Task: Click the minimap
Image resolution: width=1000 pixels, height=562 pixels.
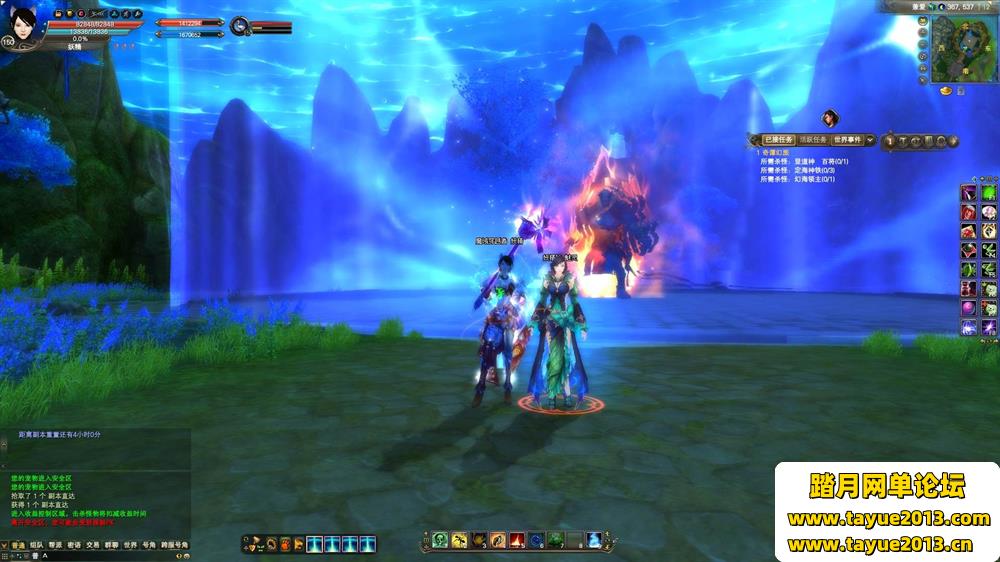Action: click(960, 48)
